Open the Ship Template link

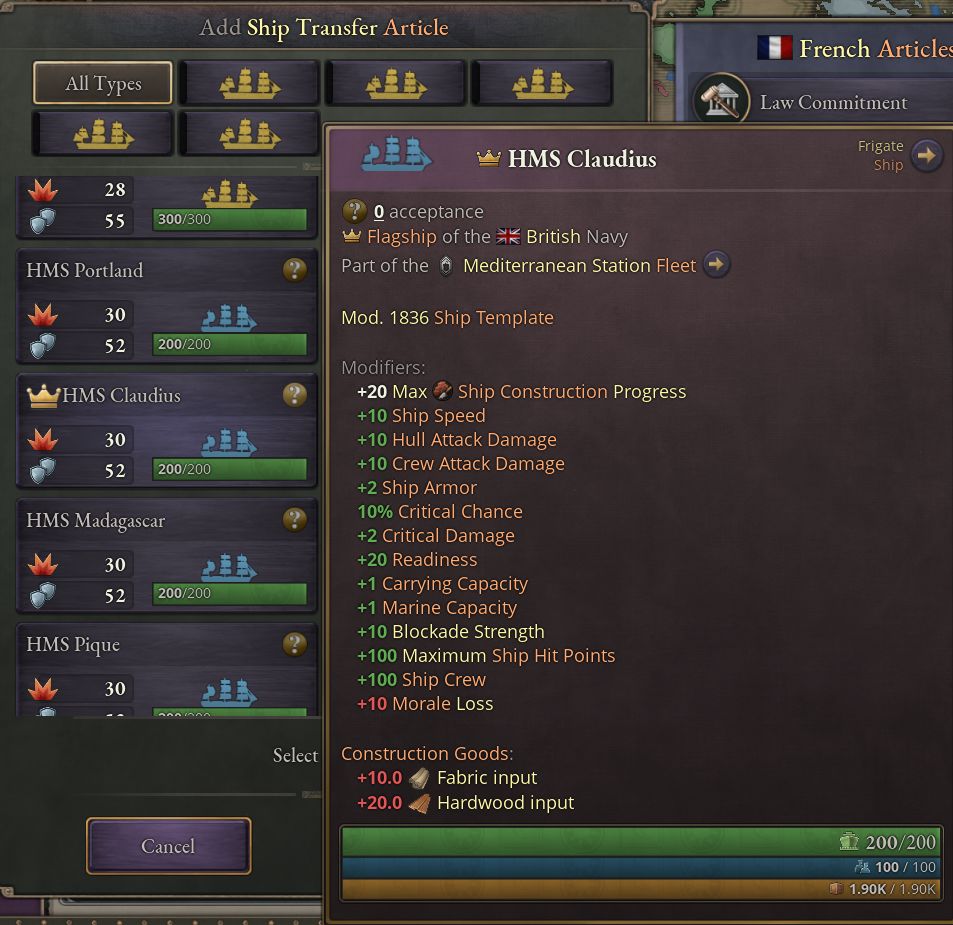pos(493,318)
